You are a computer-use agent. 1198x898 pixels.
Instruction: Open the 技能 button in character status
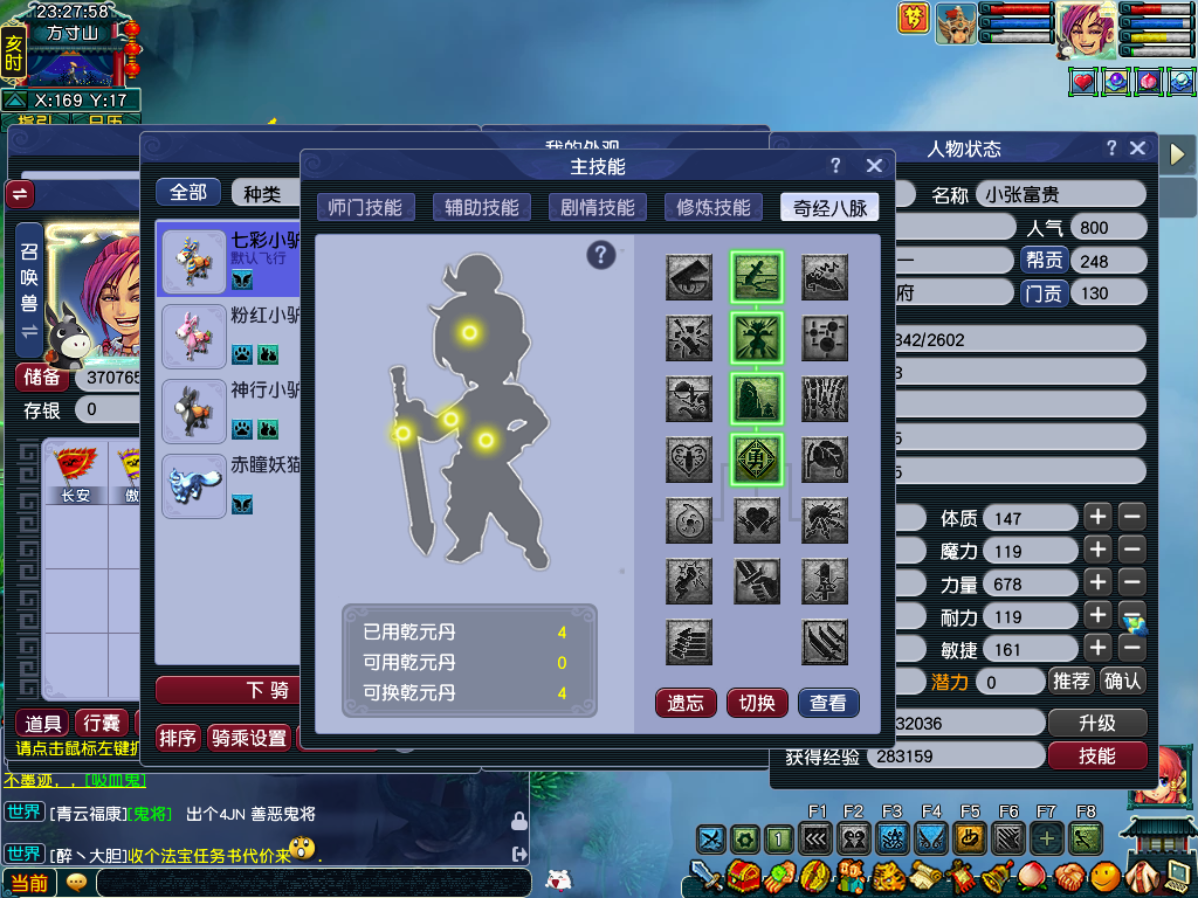pos(1097,756)
